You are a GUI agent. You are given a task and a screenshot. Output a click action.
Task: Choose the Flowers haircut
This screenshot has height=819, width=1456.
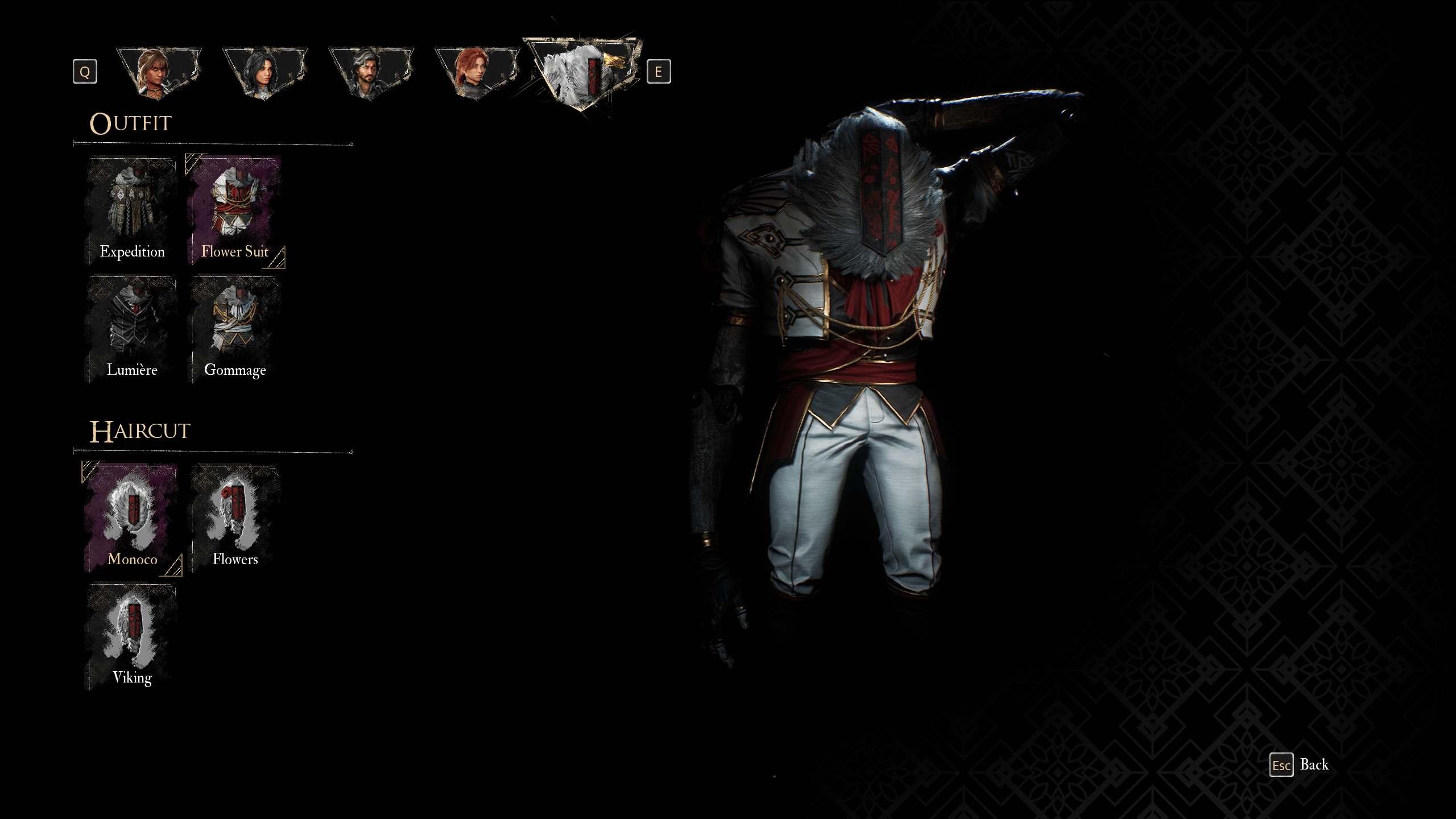click(234, 519)
